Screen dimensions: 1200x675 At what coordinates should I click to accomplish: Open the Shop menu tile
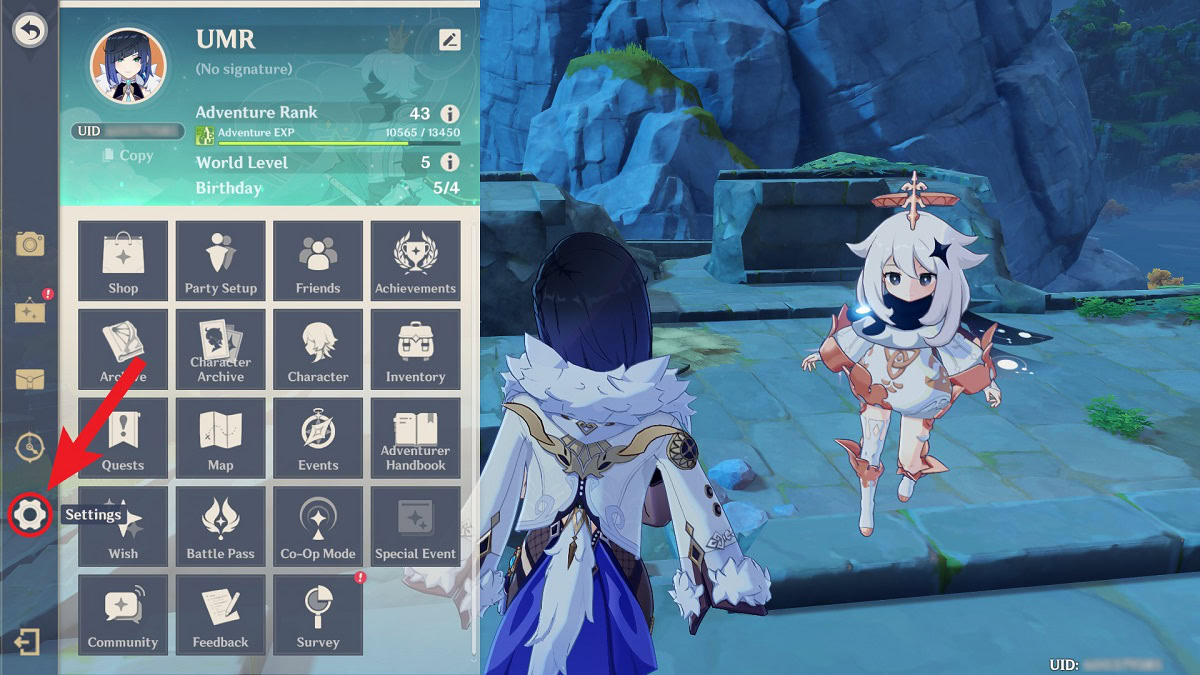click(x=123, y=261)
